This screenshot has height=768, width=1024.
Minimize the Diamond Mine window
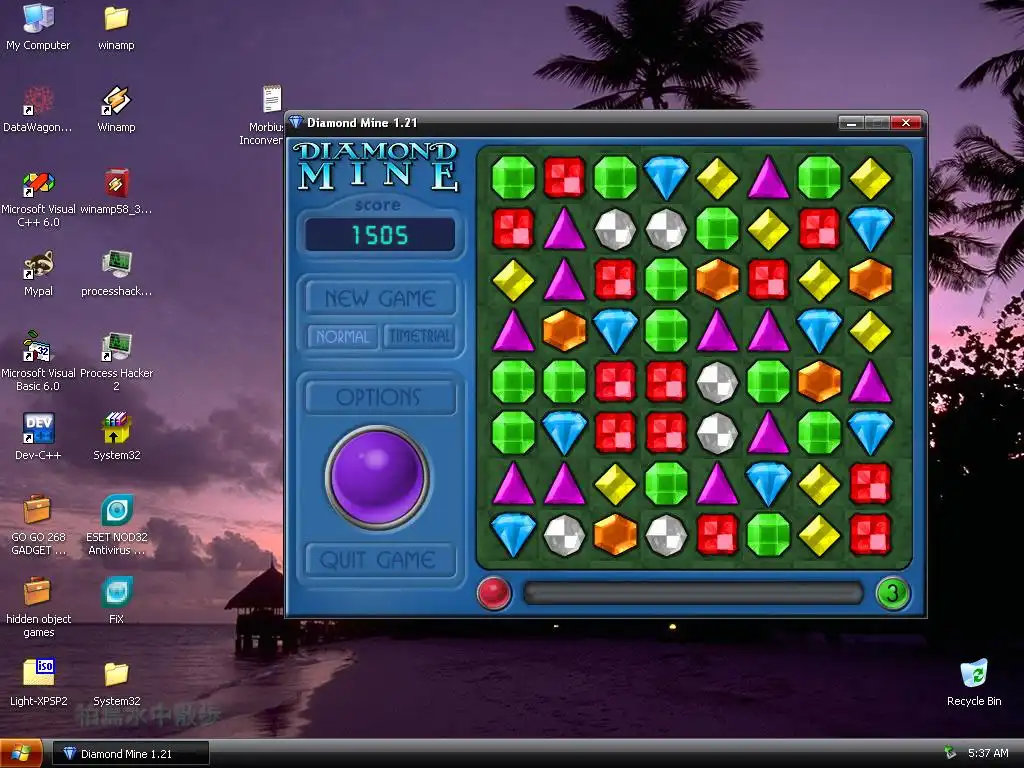pyautogui.click(x=851, y=123)
